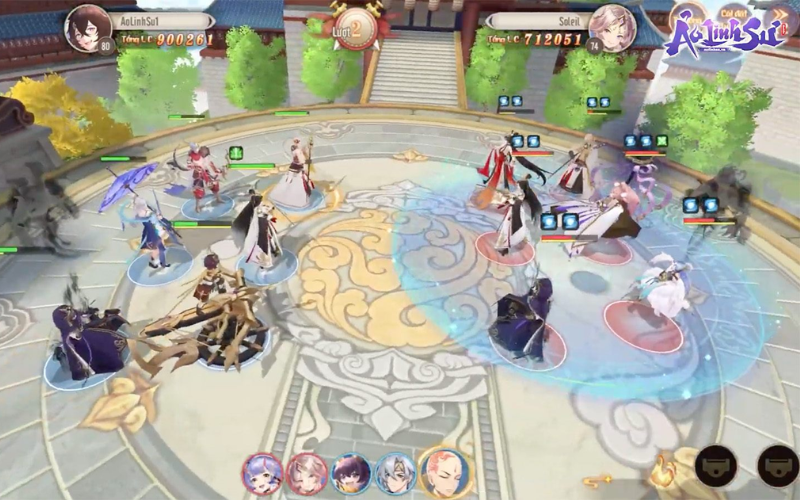This screenshot has height=500, width=800.
Task: Select the silver-haired hero portrait
Action: pyautogui.click(x=395, y=473)
